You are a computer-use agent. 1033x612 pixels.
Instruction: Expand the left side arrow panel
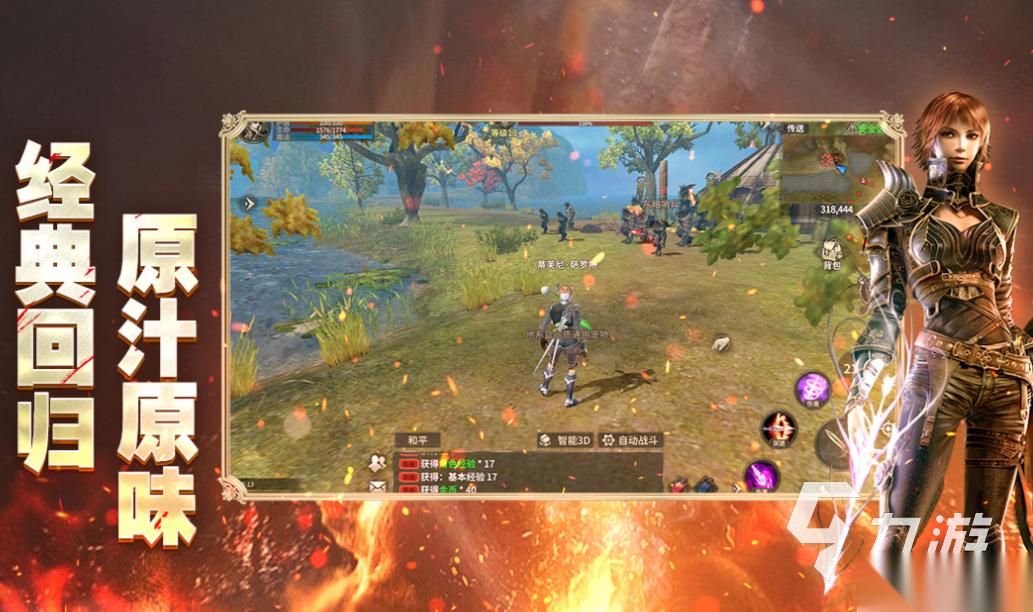coord(250,202)
